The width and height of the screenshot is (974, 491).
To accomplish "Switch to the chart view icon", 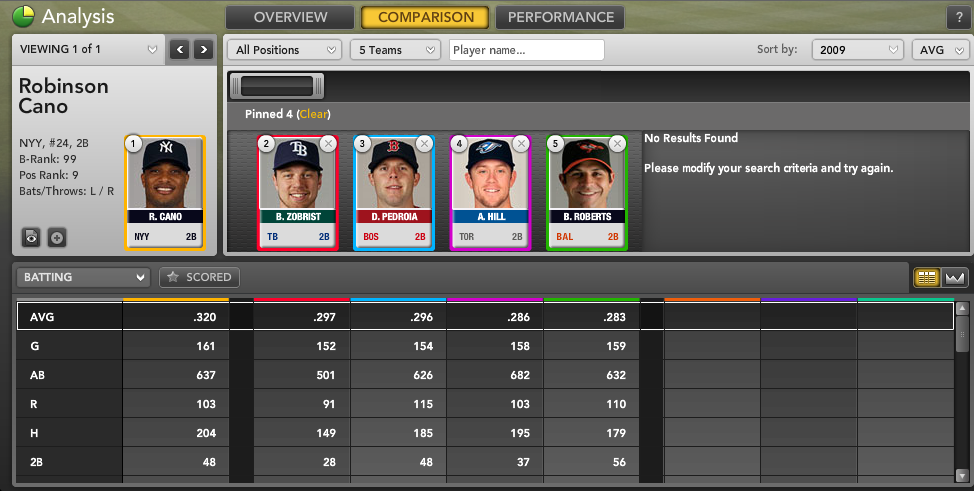I will tap(954, 277).
